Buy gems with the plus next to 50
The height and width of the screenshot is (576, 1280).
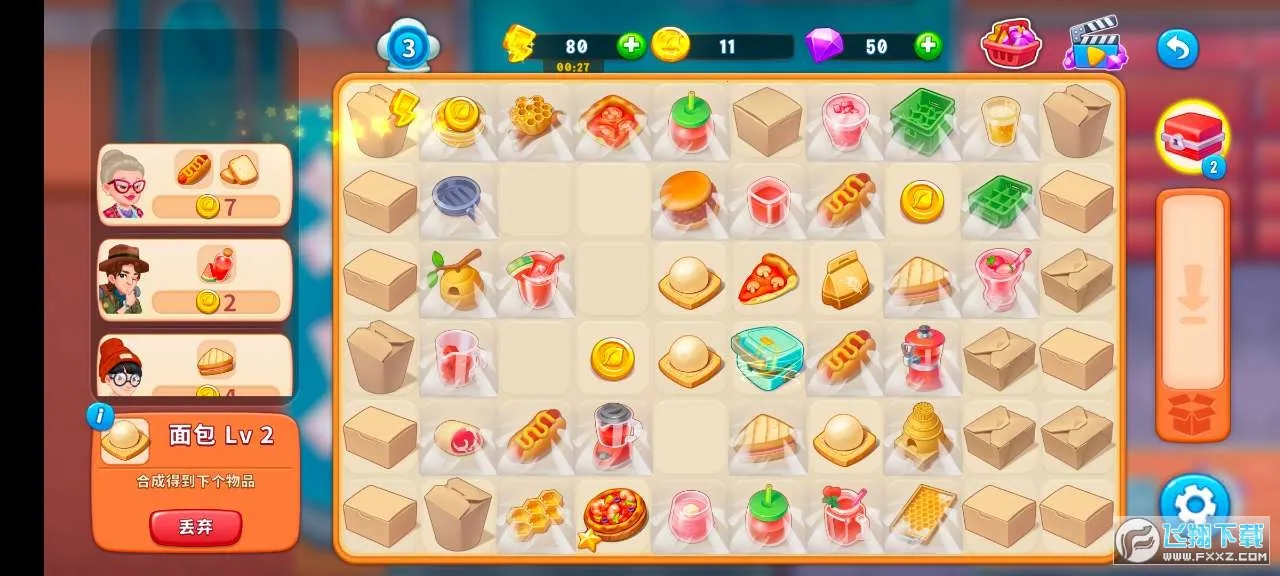pos(928,46)
